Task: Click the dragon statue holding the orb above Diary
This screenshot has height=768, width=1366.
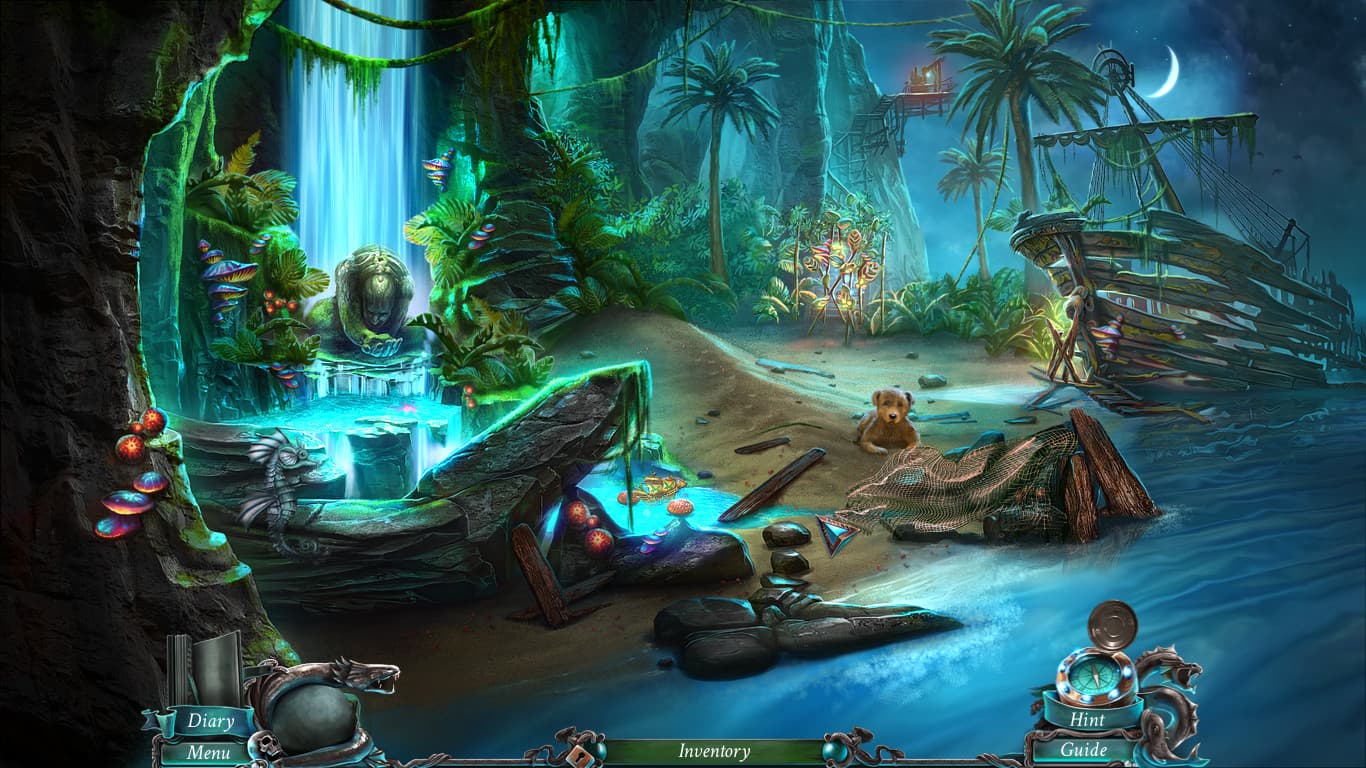Action: click(x=330, y=690)
